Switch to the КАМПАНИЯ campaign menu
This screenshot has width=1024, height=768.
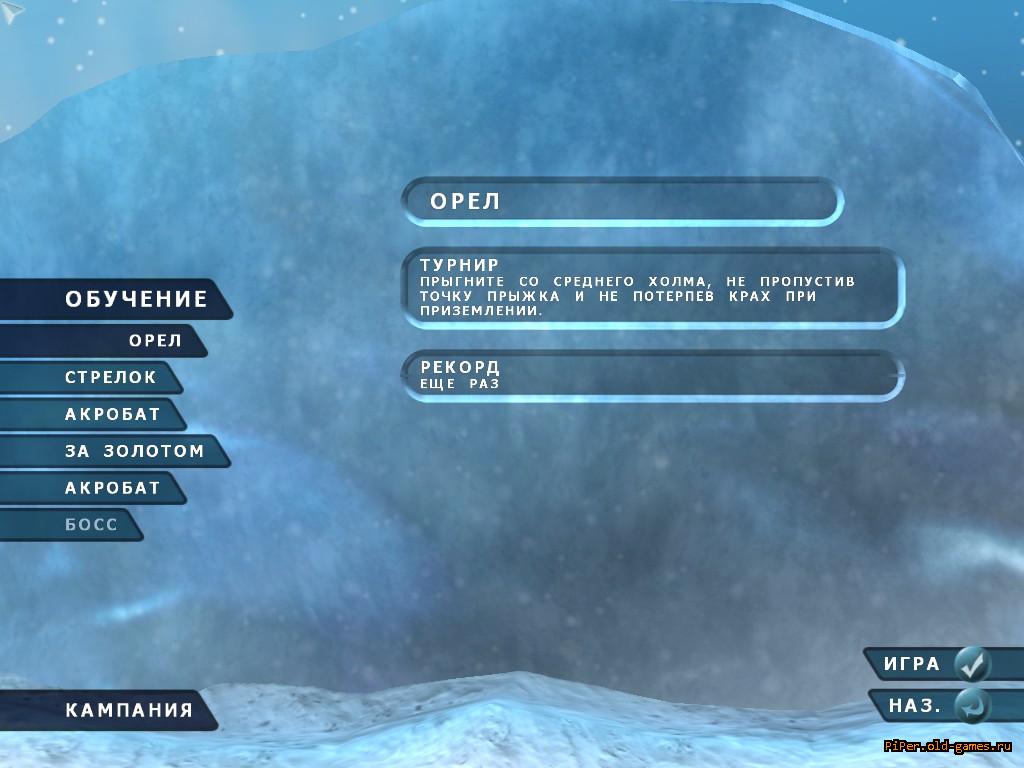(128, 711)
